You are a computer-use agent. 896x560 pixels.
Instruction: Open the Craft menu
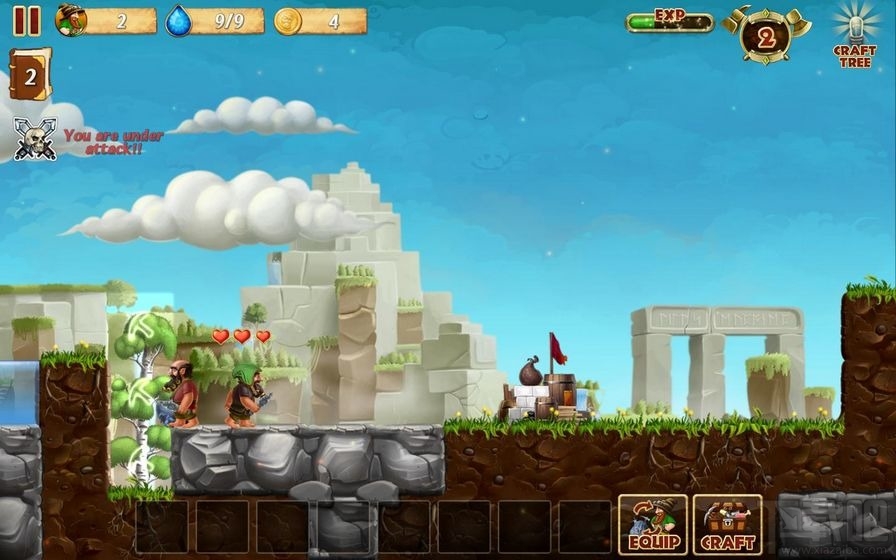(727, 524)
